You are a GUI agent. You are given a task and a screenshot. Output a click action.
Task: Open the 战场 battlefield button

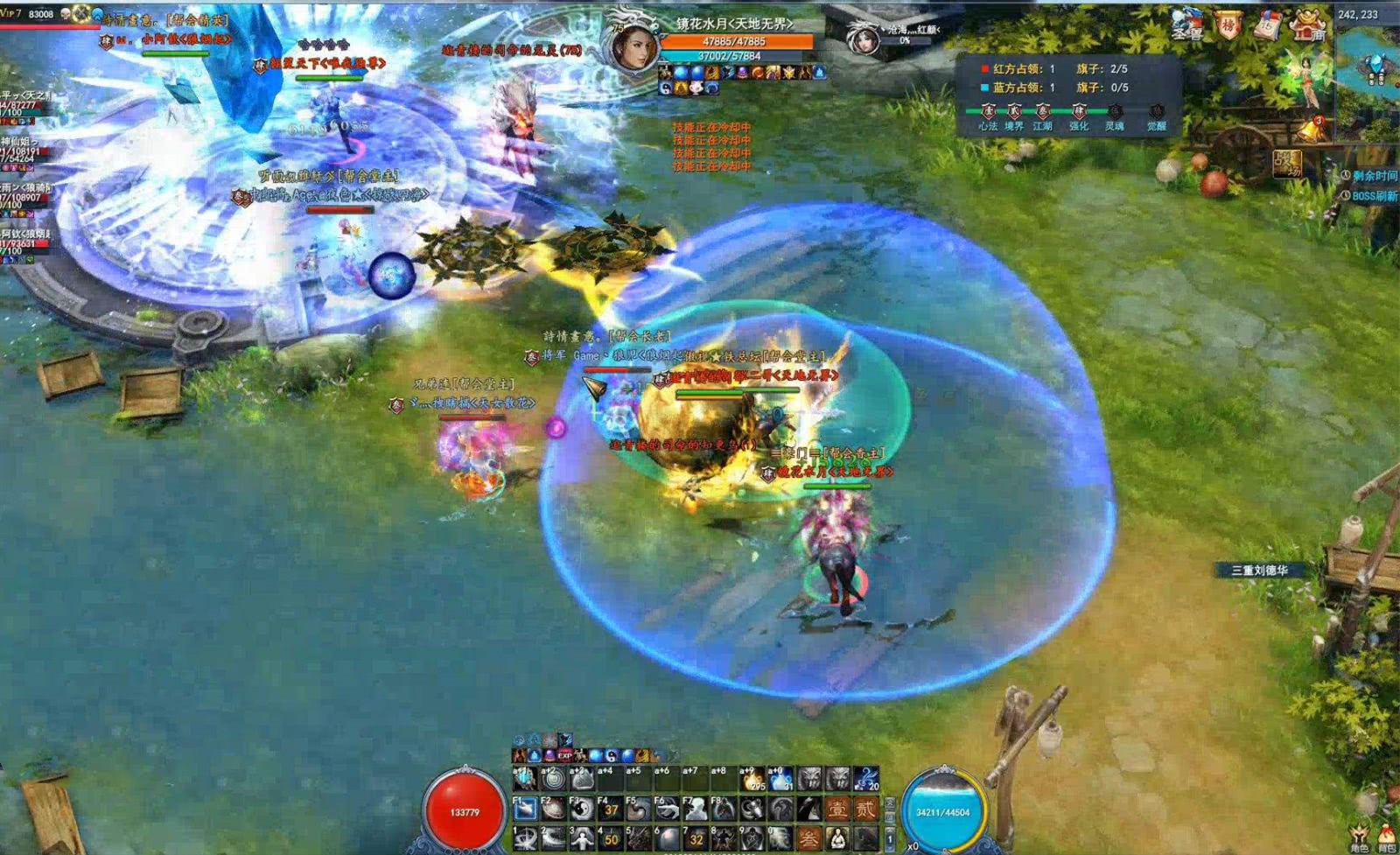(1287, 164)
